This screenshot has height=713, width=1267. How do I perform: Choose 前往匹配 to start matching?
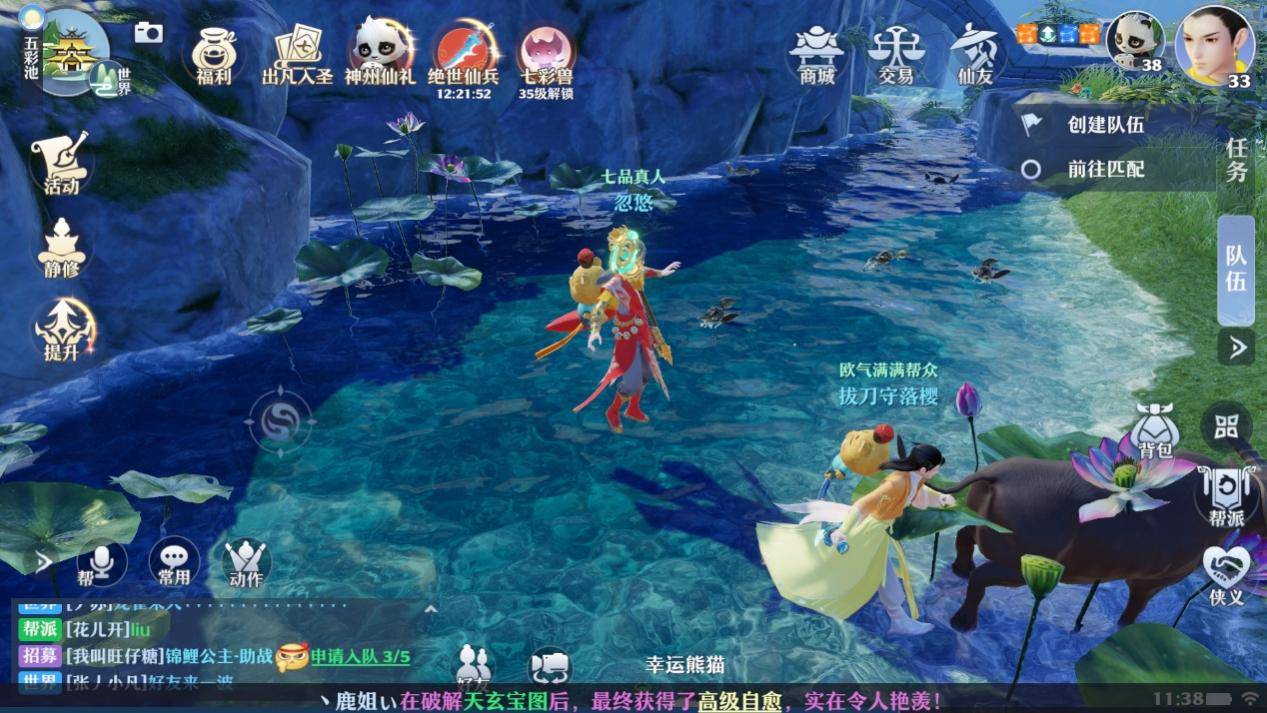[1105, 169]
